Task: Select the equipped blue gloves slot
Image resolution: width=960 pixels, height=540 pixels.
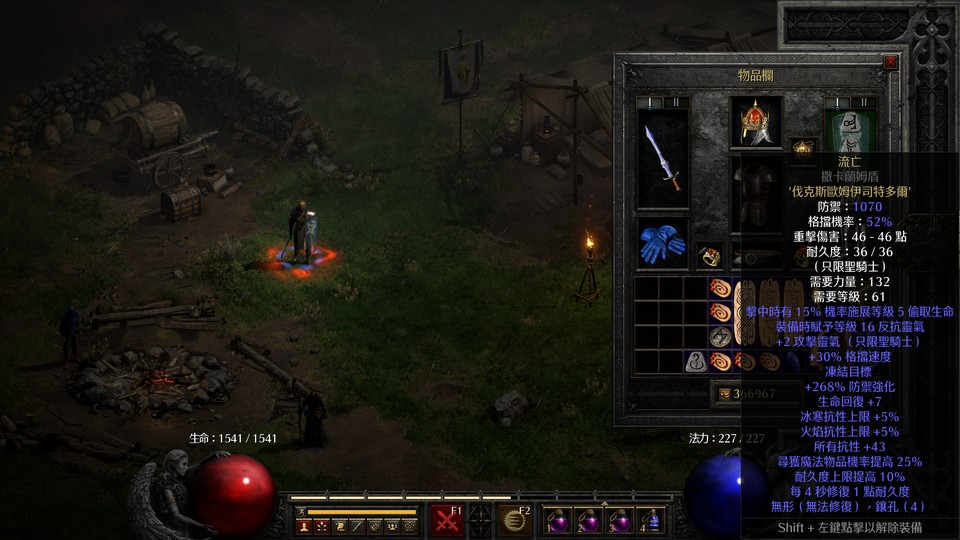Action: [x=661, y=243]
